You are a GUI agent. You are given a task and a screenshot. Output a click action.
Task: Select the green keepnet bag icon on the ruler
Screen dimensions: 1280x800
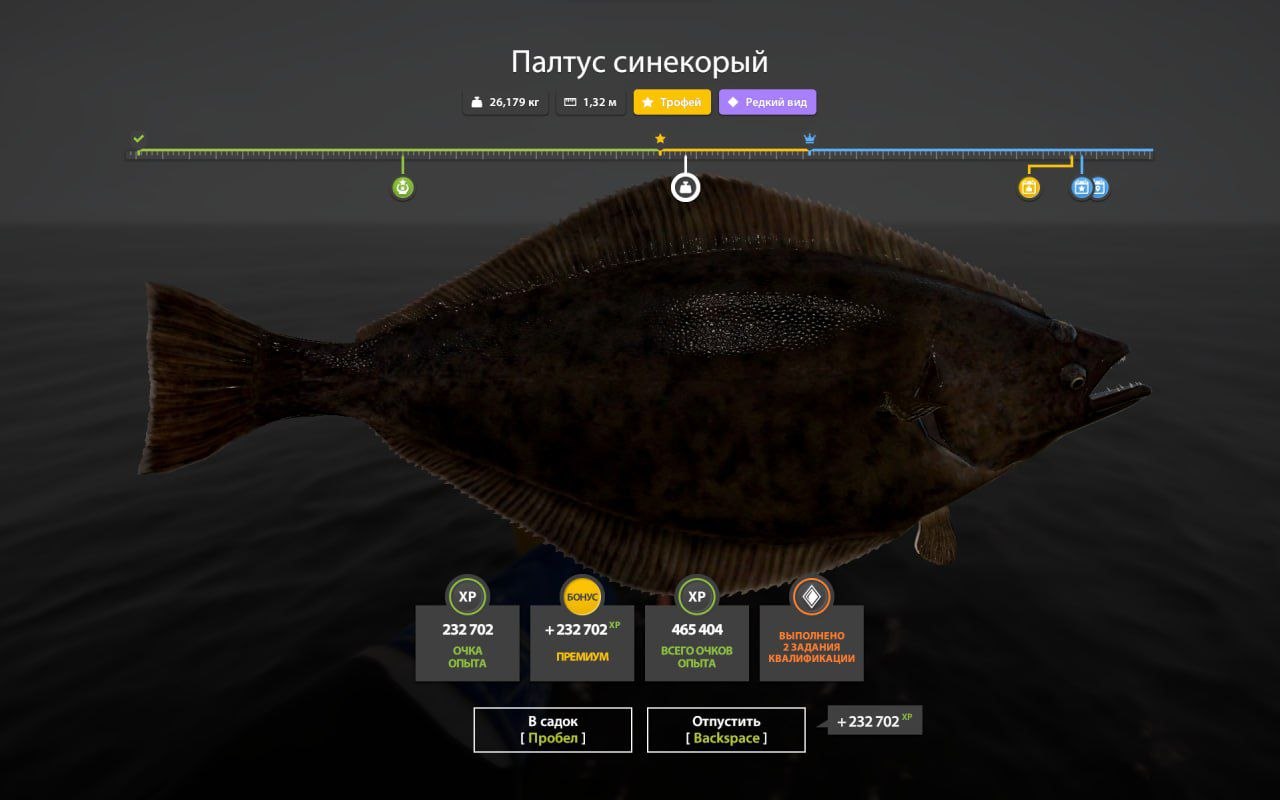click(402, 187)
